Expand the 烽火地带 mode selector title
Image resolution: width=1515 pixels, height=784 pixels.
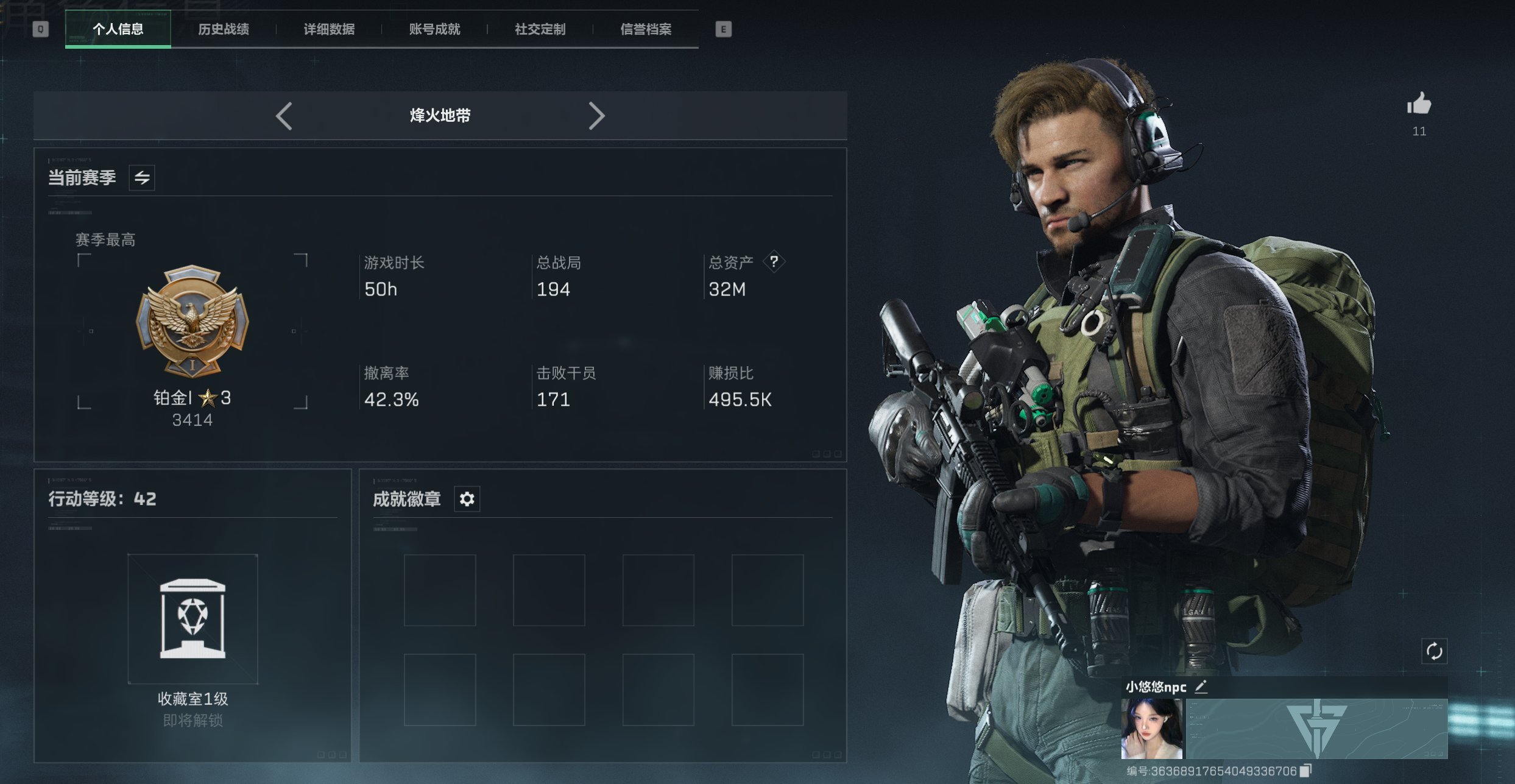pyautogui.click(x=440, y=116)
